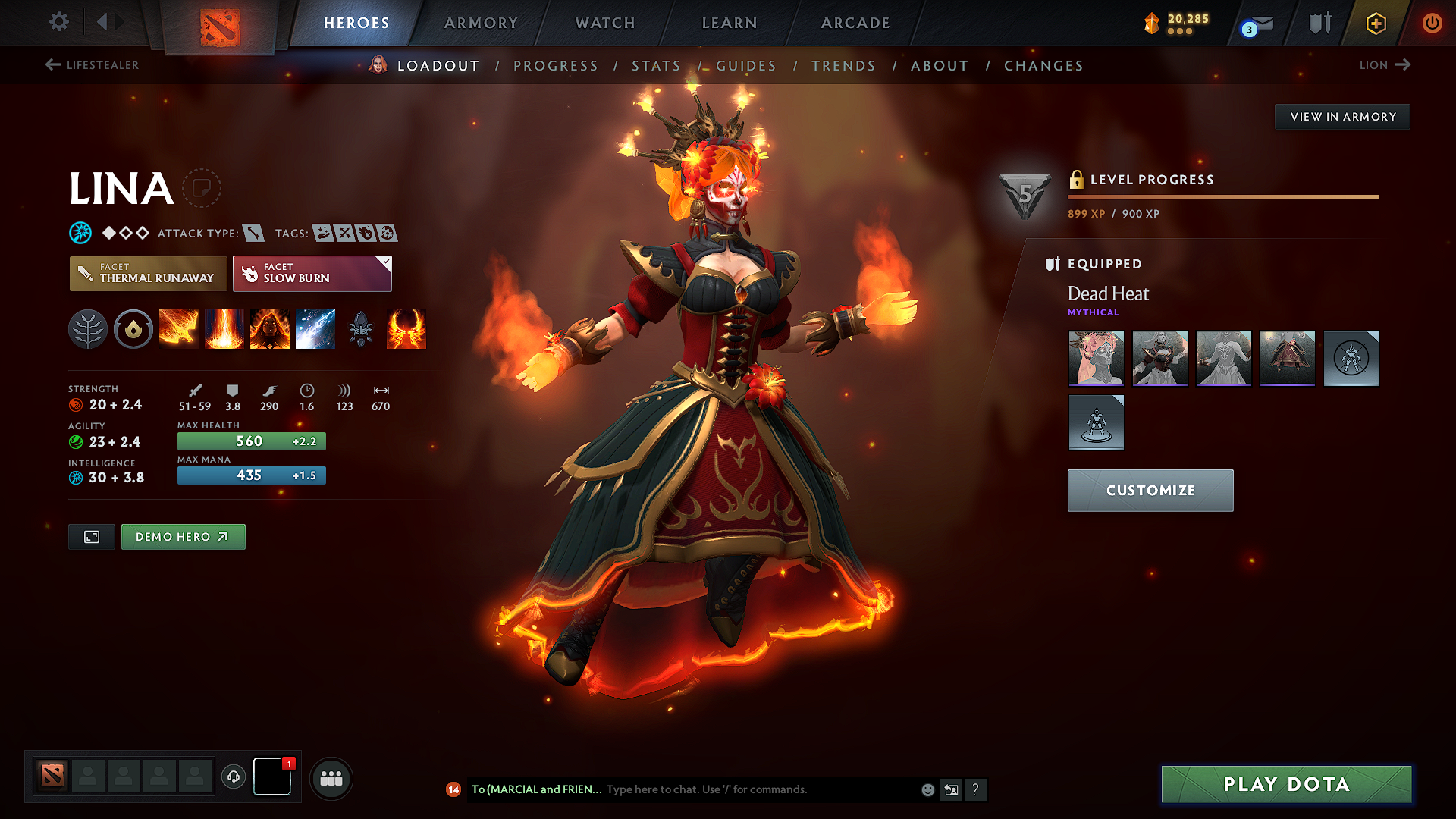Click the Dota Plus hexagon icon
Screen dimensions: 1456x819
[1376, 23]
